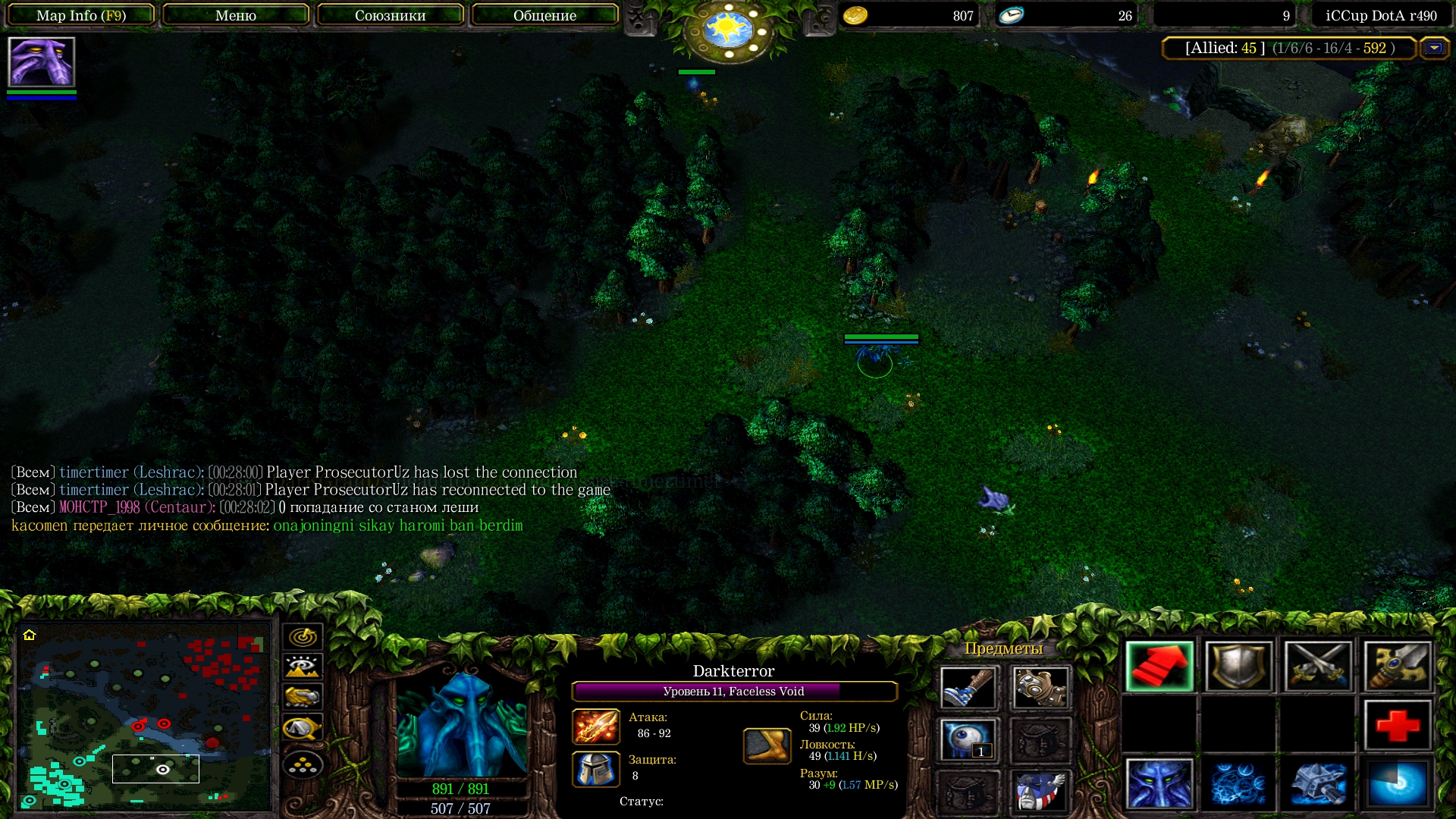The width and height of the screenshot is (1456, 819).
Task: Cast the Time Walk ability
Action: [x=1159, y=783]
